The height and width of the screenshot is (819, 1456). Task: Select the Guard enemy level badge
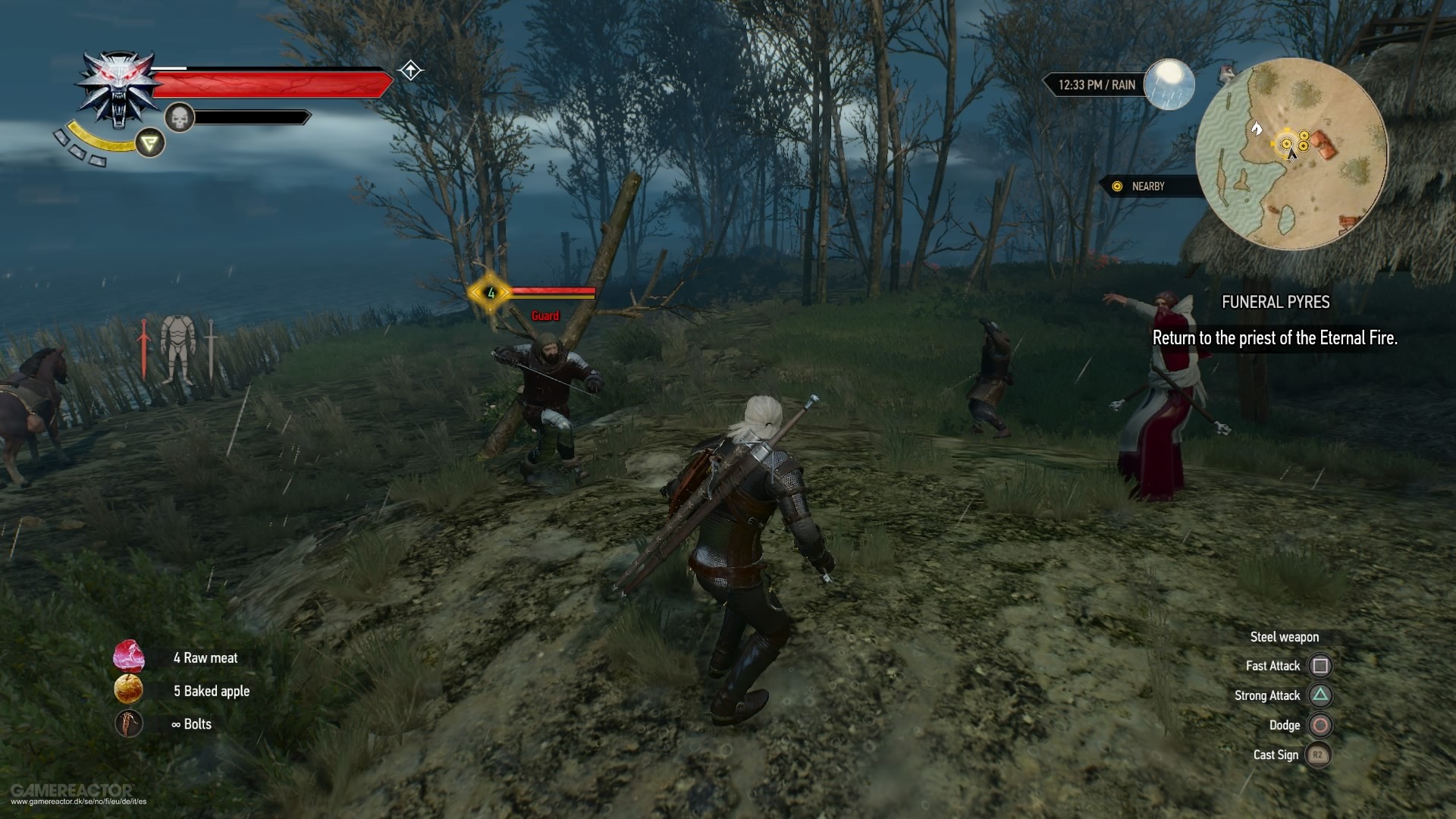491,293
